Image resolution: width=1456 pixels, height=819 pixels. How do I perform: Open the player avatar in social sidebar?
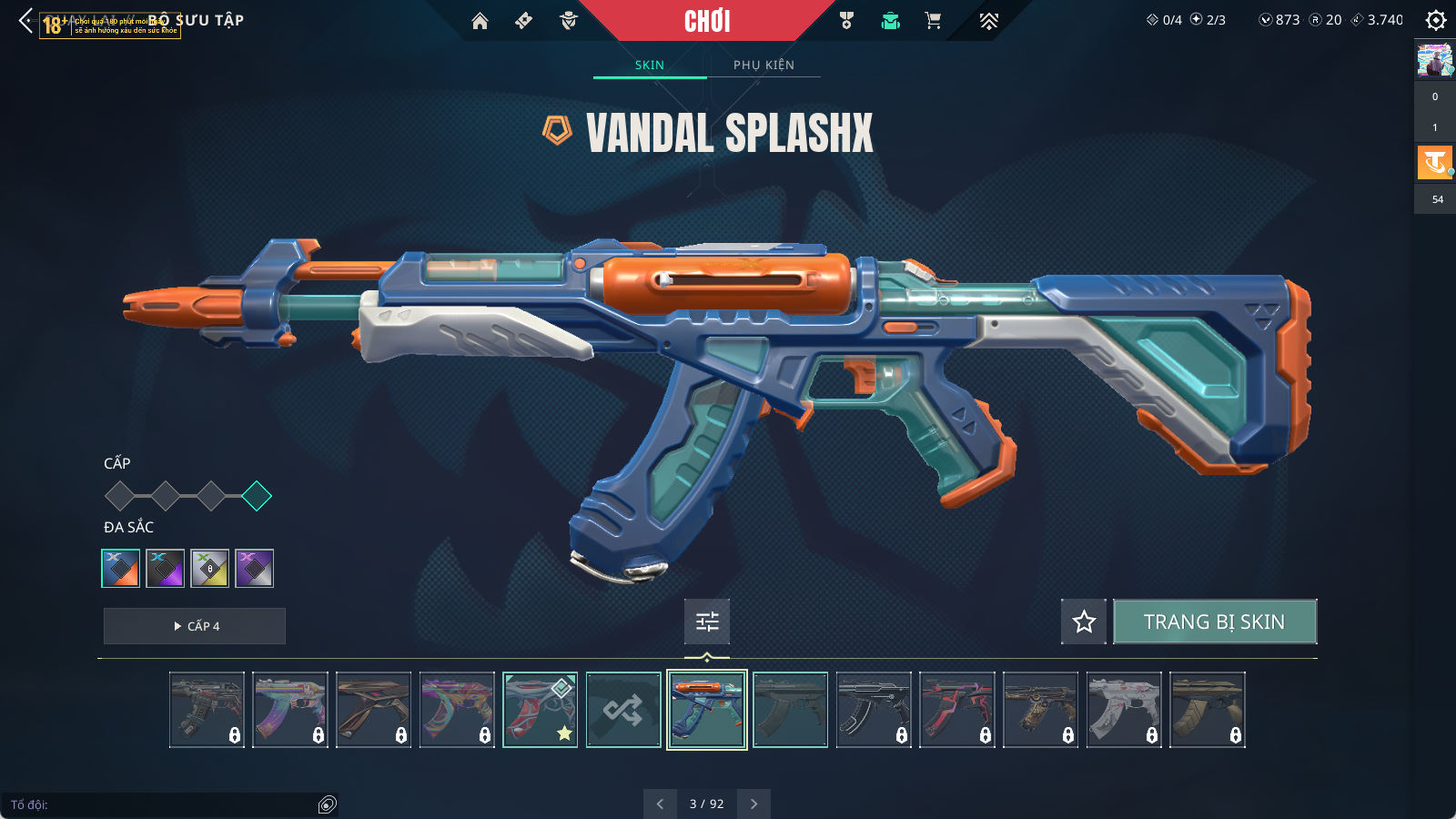[1434, 61]
